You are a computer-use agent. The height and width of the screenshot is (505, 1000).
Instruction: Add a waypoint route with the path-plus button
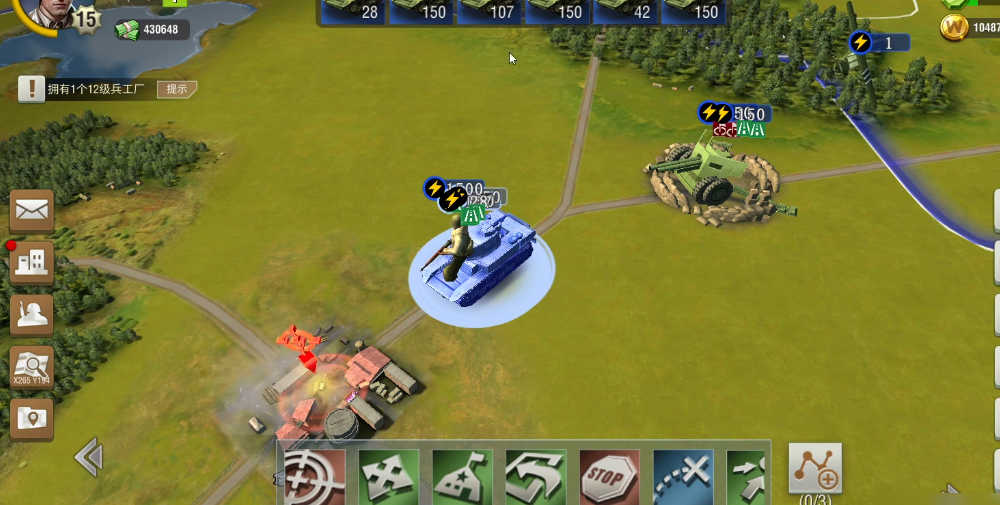(815, 468)
